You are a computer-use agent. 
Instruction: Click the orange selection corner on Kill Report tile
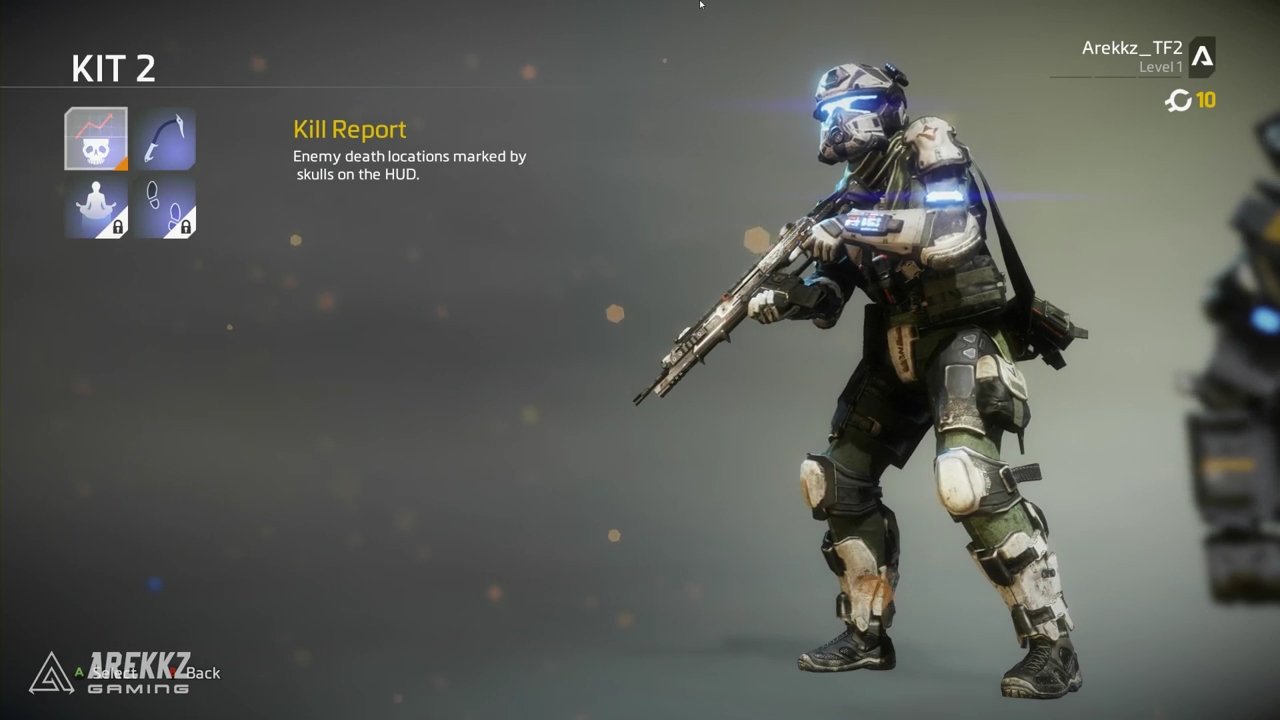[x=122, y=163]
